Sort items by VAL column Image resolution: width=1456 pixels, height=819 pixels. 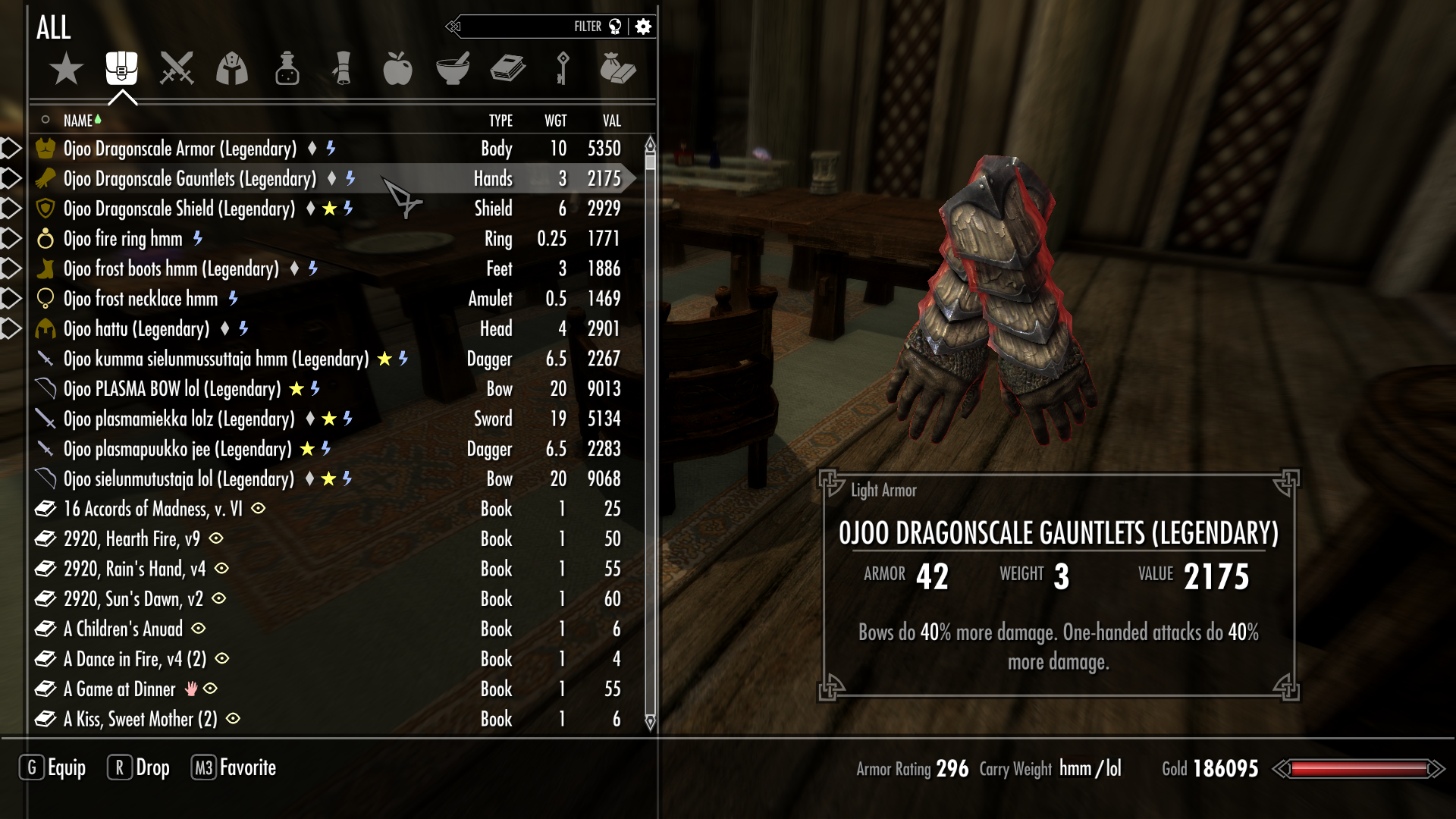[x=611, y=121]
